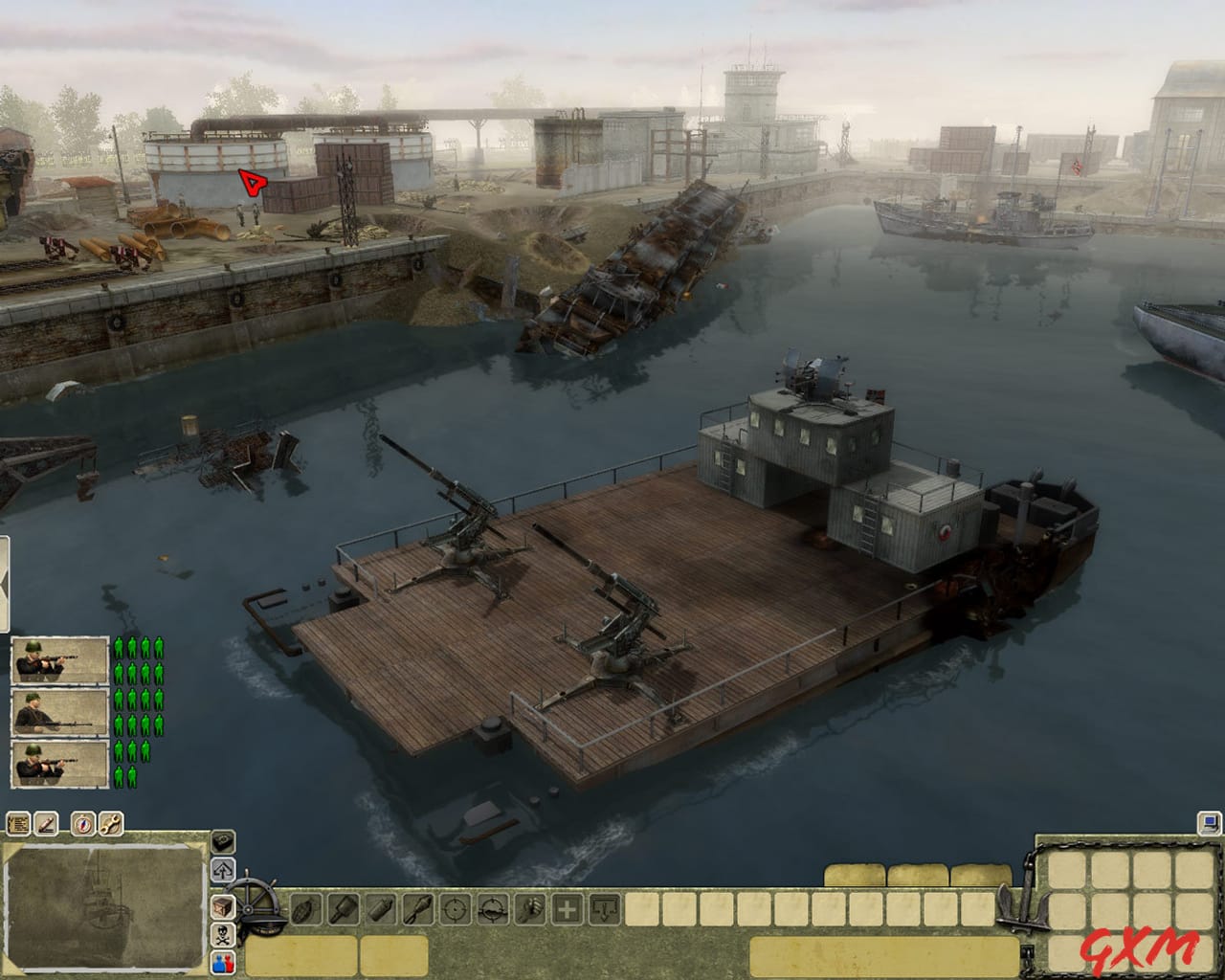Select the grenade weapon icon
The width and height of the screenshot is (1225, 980).
pyautogui.click(x=304, y=909)
